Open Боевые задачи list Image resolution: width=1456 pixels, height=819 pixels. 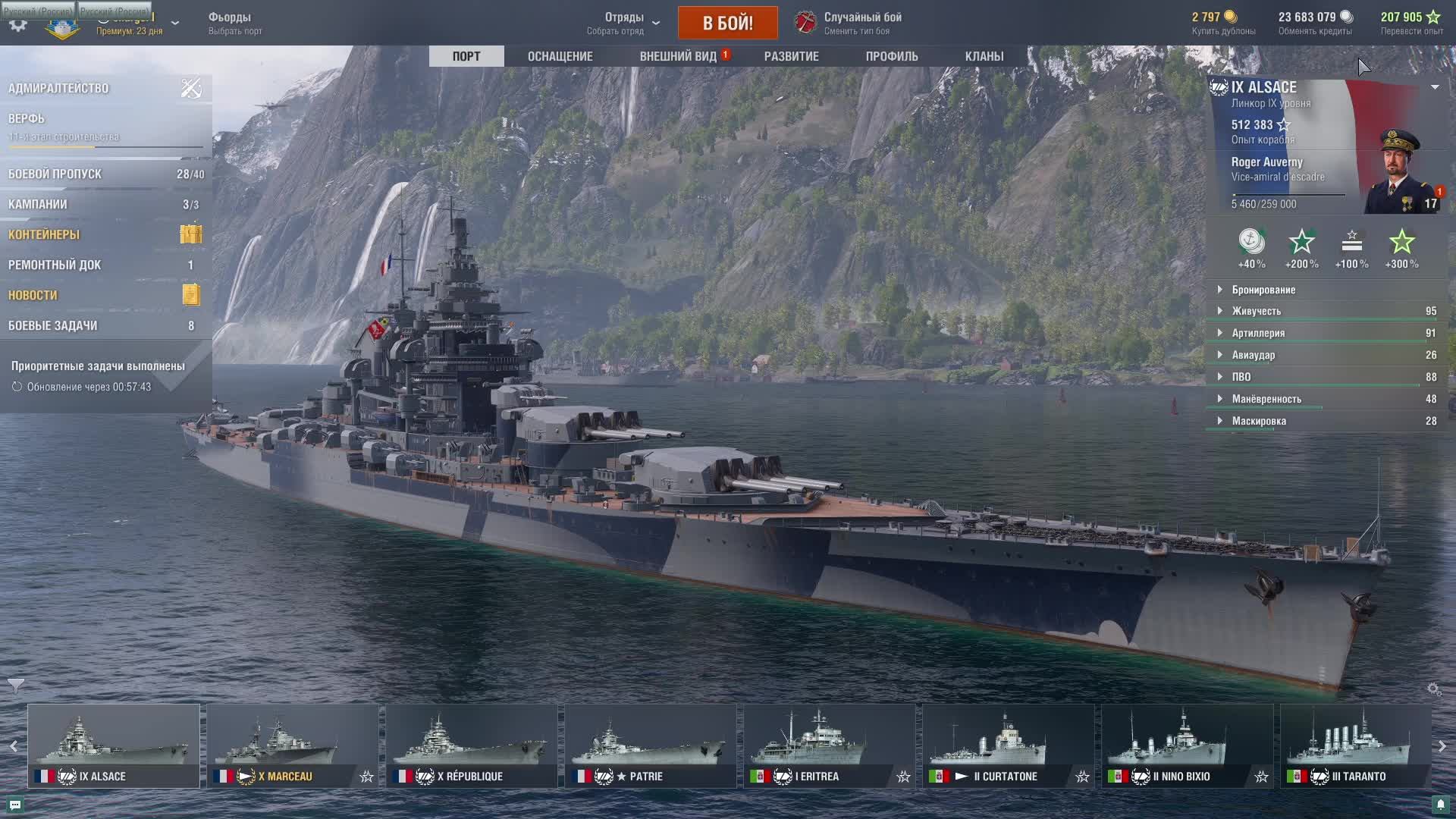click(53, 326)
